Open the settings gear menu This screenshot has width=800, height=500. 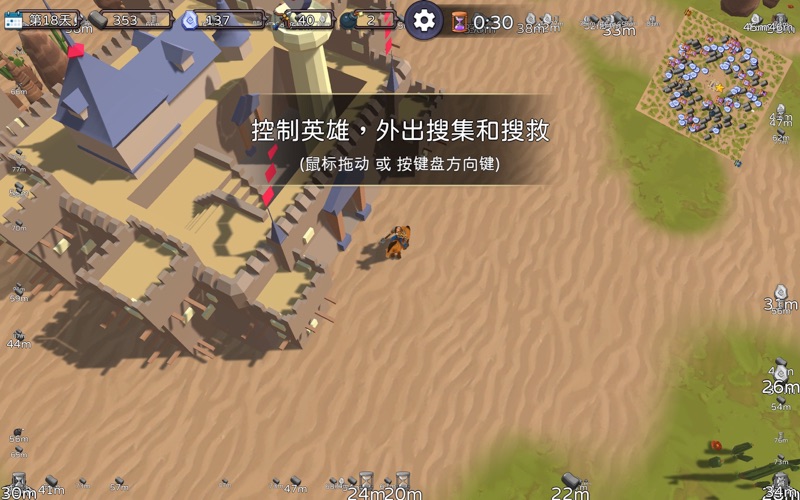424,20
